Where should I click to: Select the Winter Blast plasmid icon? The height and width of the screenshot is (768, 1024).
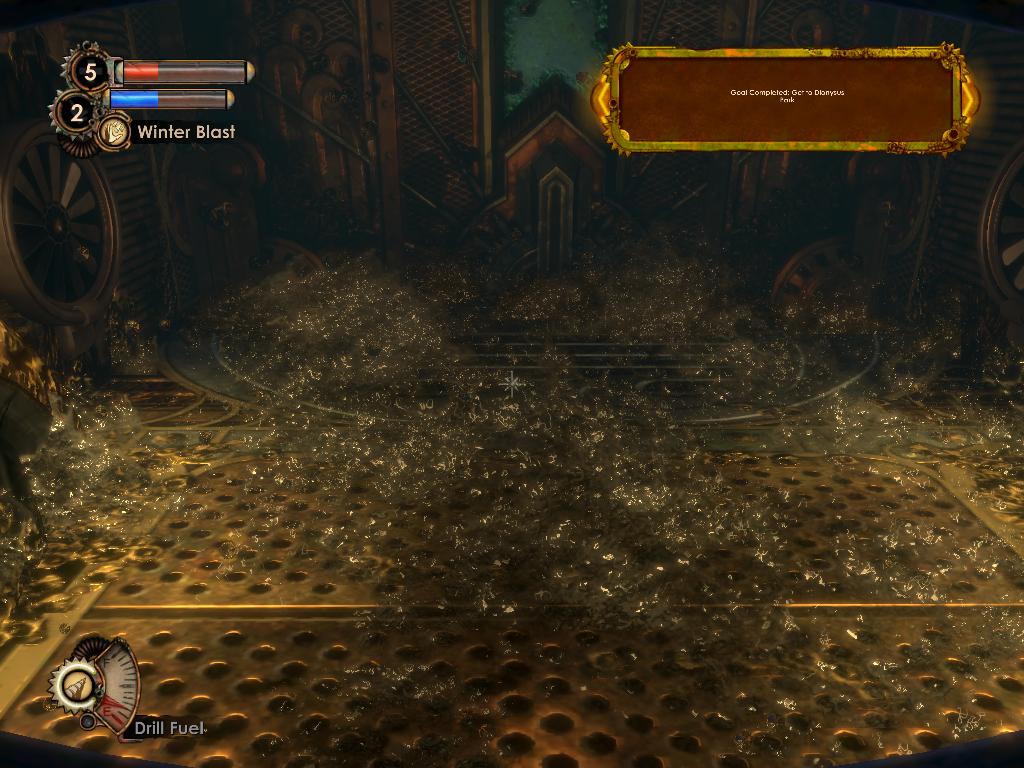pyautogui.click(x=113, y=132)
